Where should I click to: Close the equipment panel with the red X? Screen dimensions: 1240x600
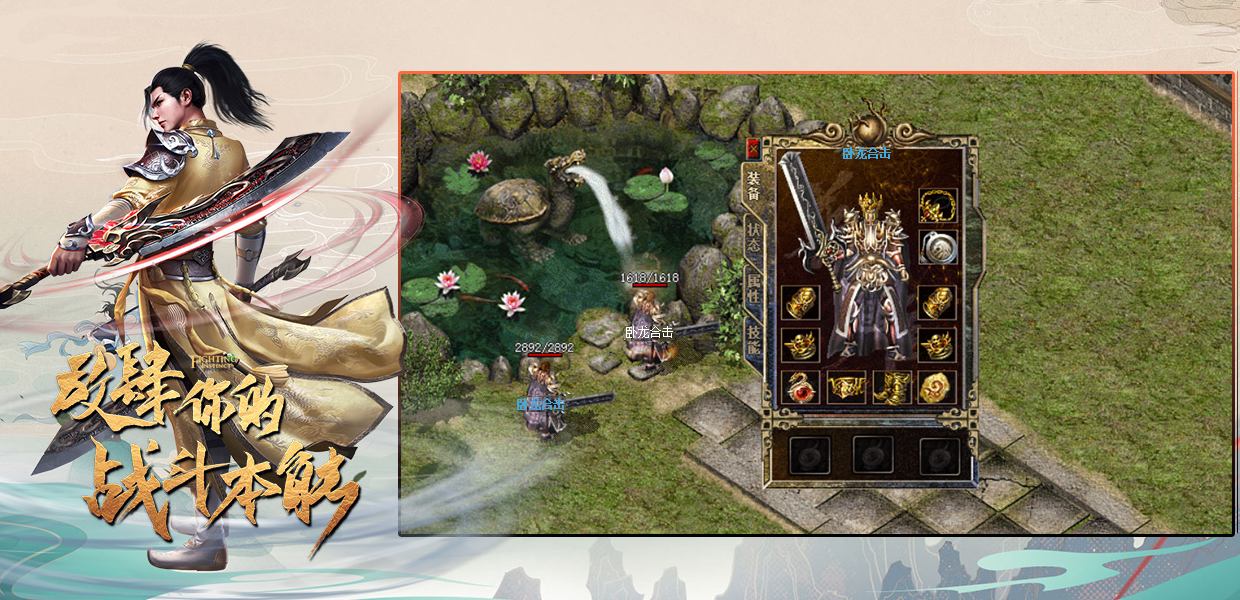(753, 148)
